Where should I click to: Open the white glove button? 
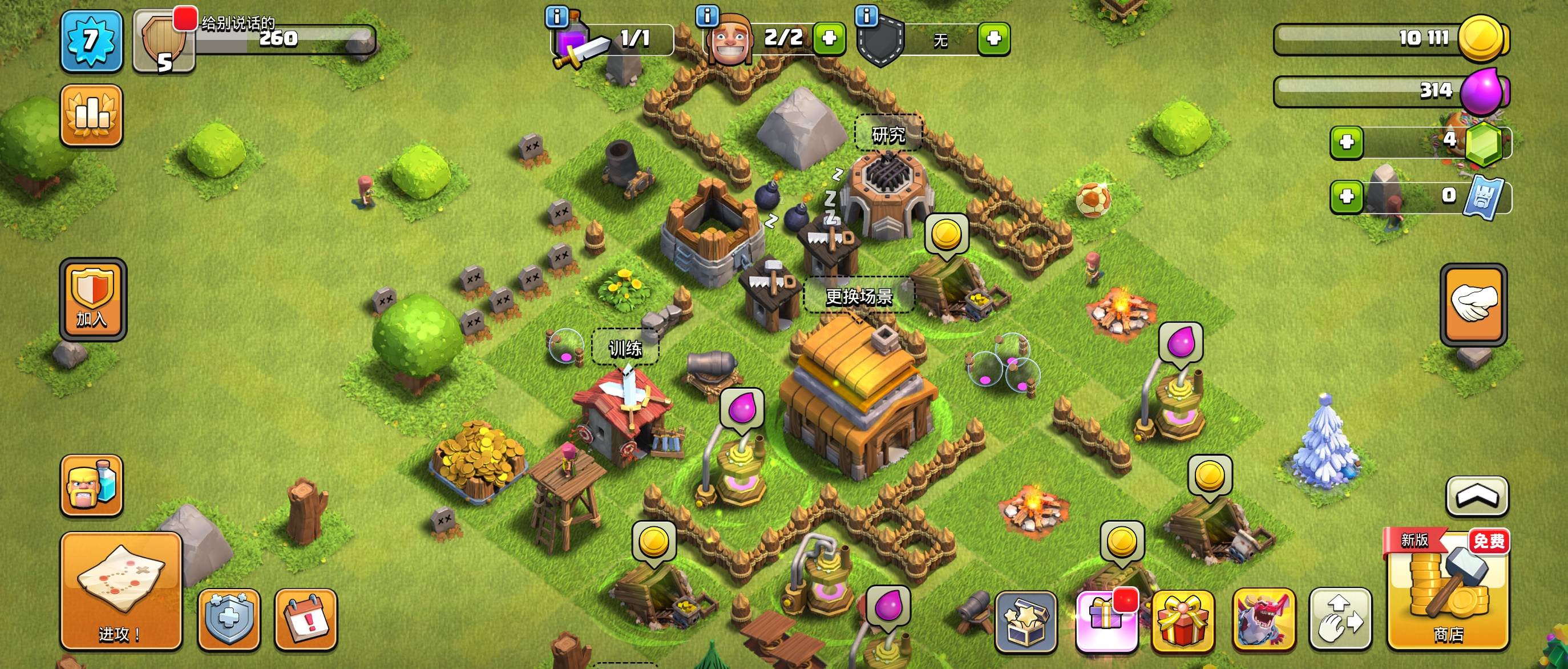(1473, 304)
